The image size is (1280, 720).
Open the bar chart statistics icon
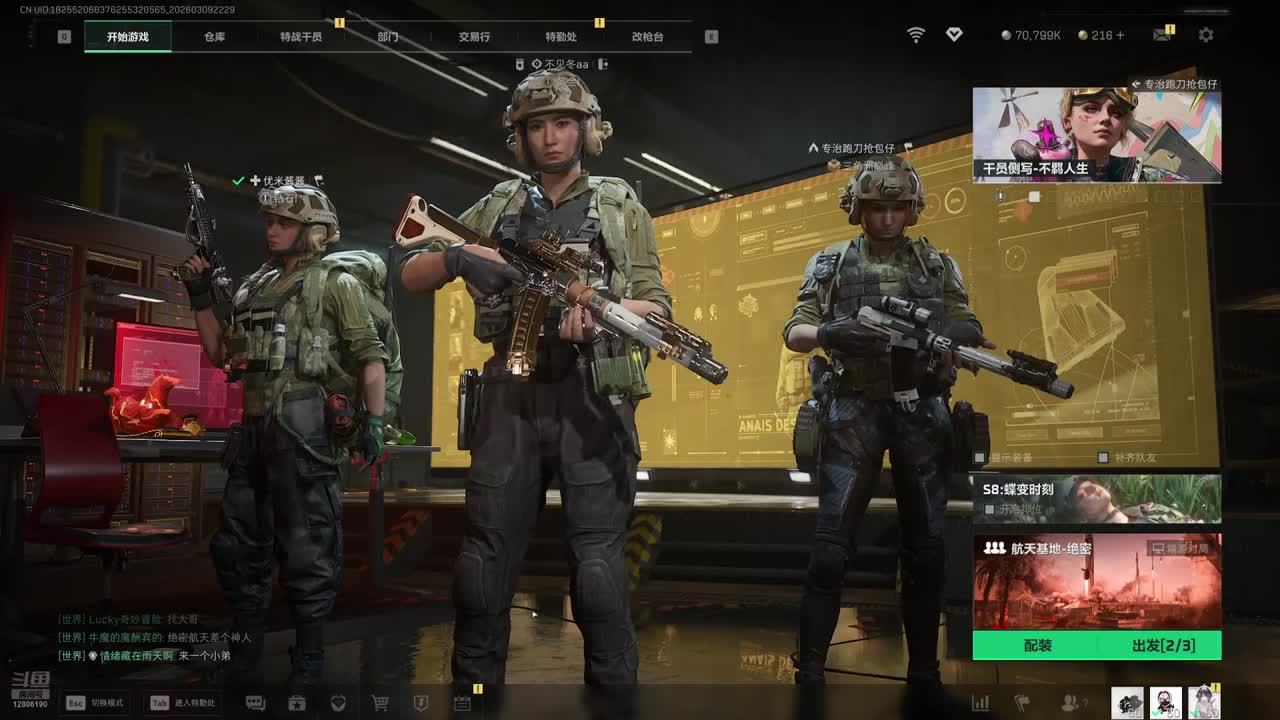pyautogui.click(x=981, y=703)
